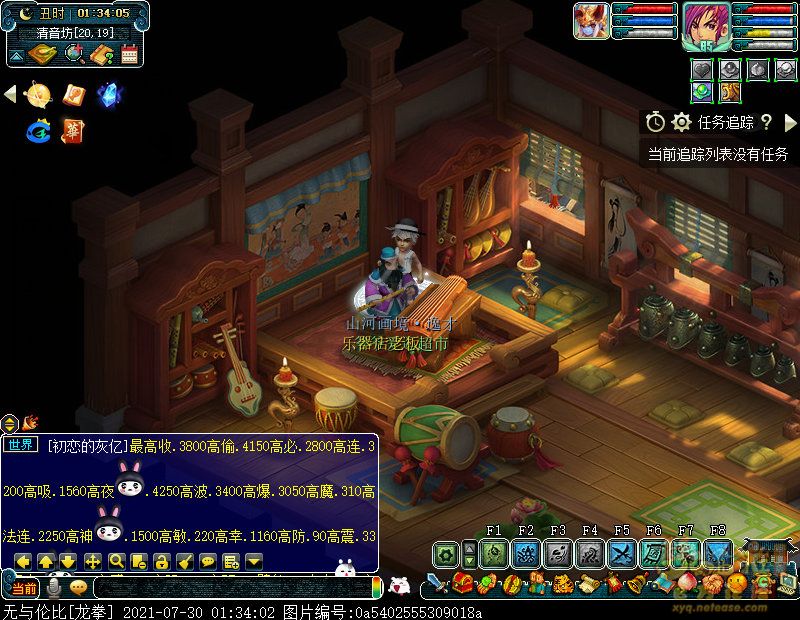The height and width of the screenshot is (620, 800).
Task: Open the calendar icon under the clock
Action: (129, 54)
